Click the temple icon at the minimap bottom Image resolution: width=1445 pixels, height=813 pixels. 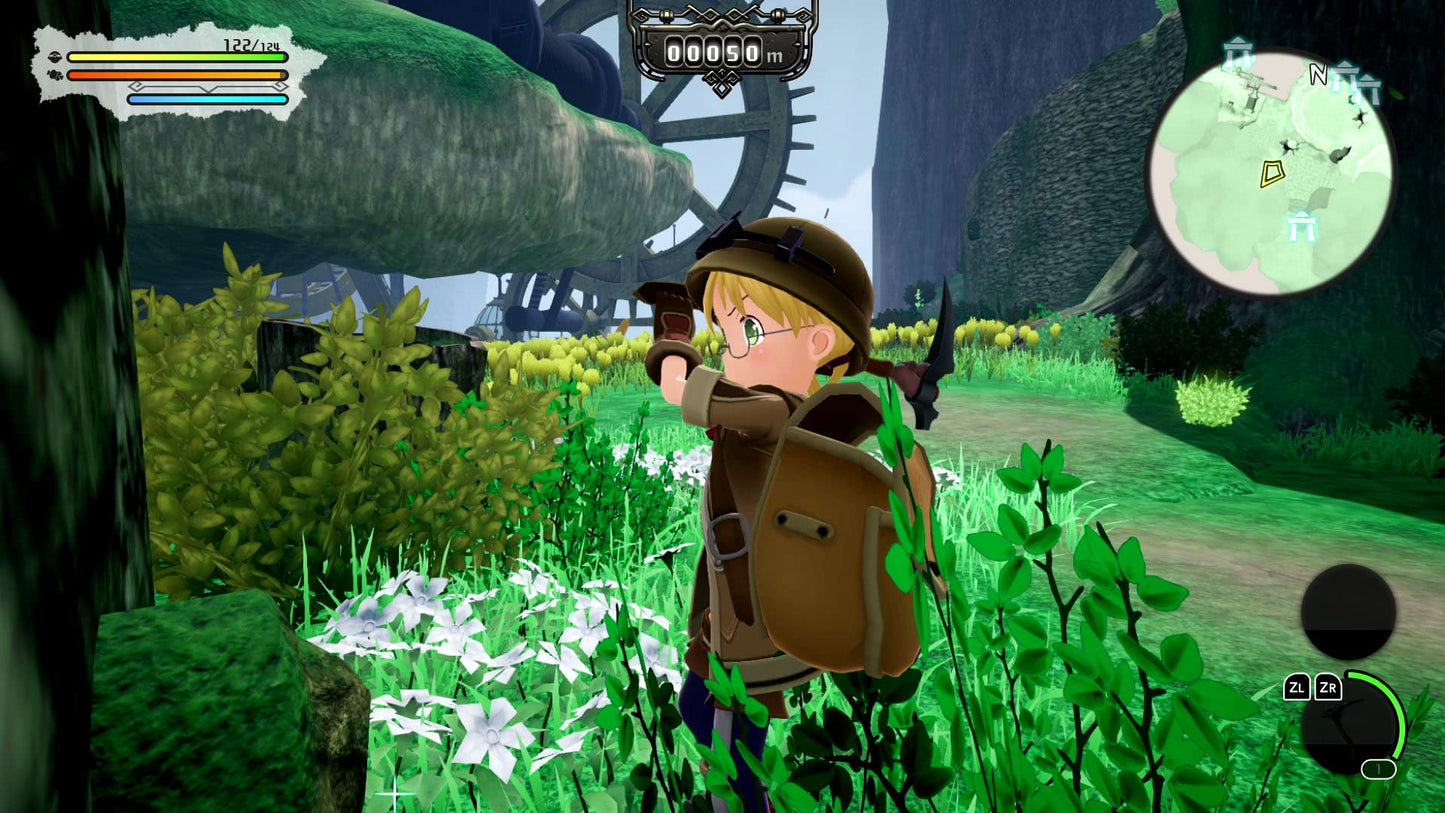(x=1303, y=226)
